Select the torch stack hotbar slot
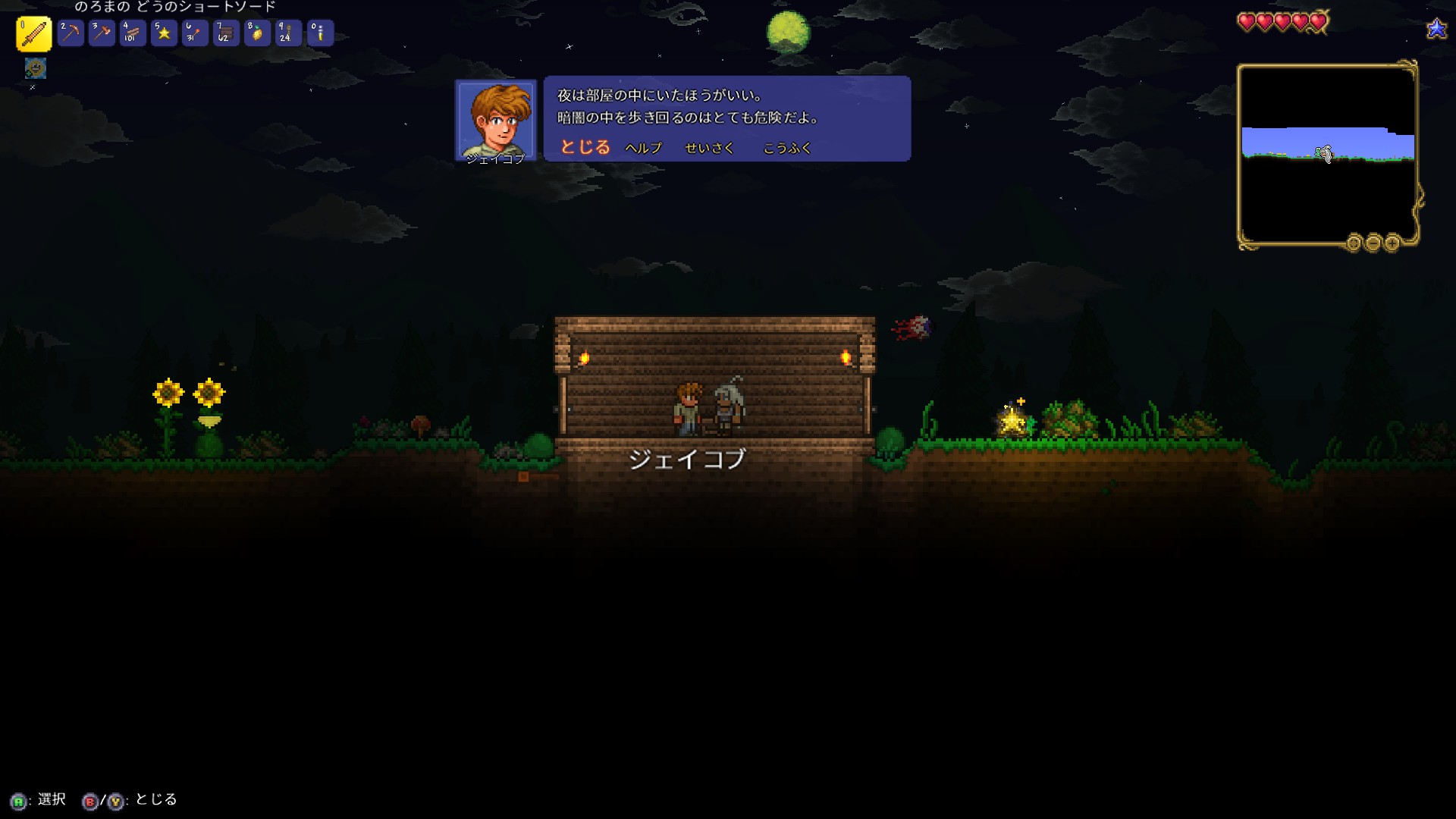This screenshot has width=1456, height=819. tap(195, 33)
